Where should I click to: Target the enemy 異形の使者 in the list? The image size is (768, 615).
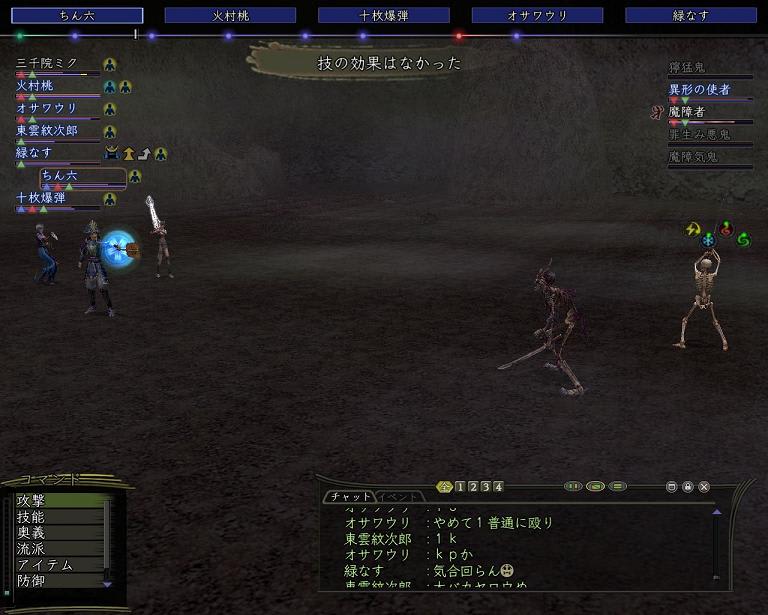click(x=699, y=90)
